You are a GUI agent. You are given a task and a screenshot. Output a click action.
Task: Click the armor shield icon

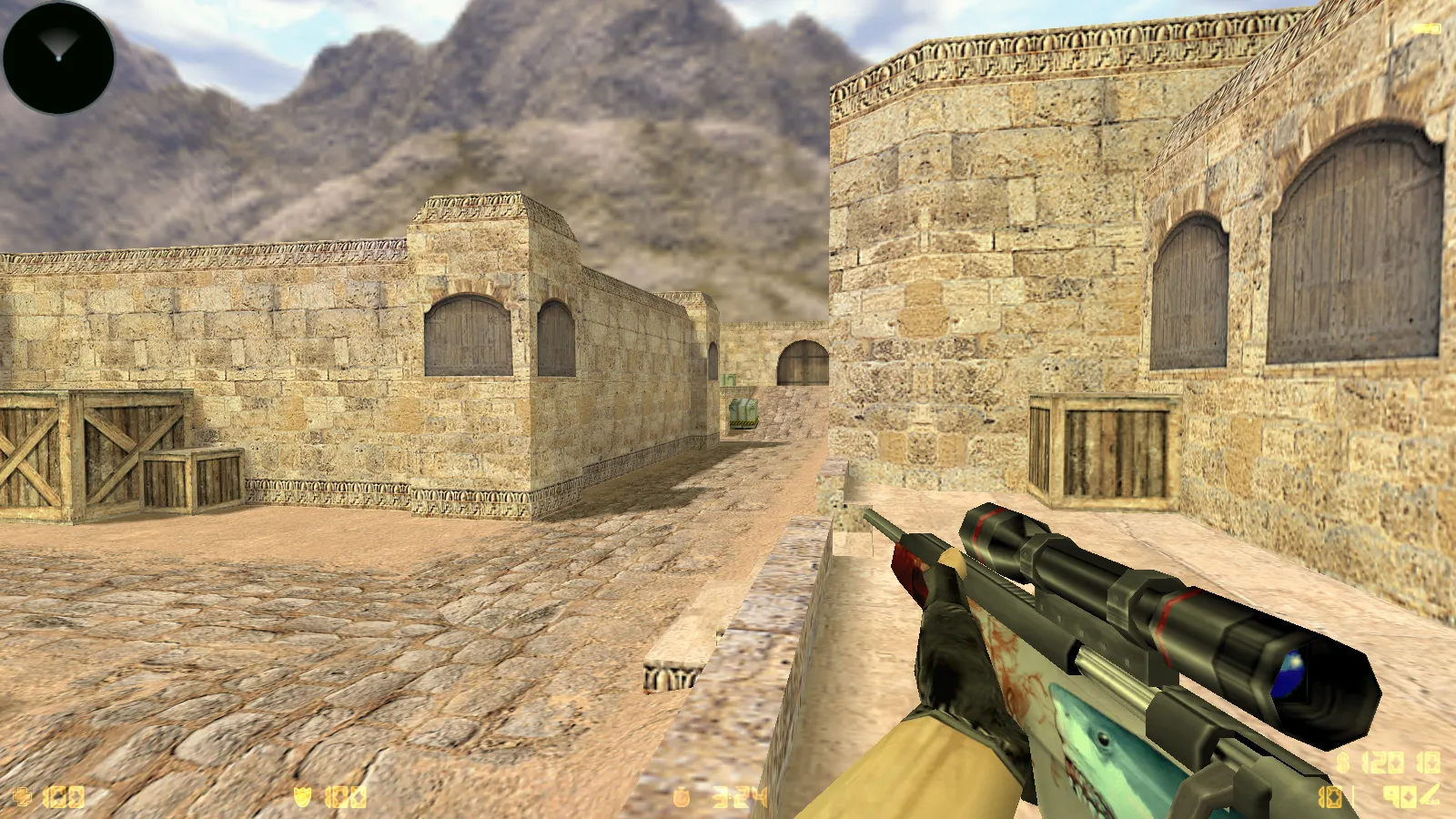point(302,794)
